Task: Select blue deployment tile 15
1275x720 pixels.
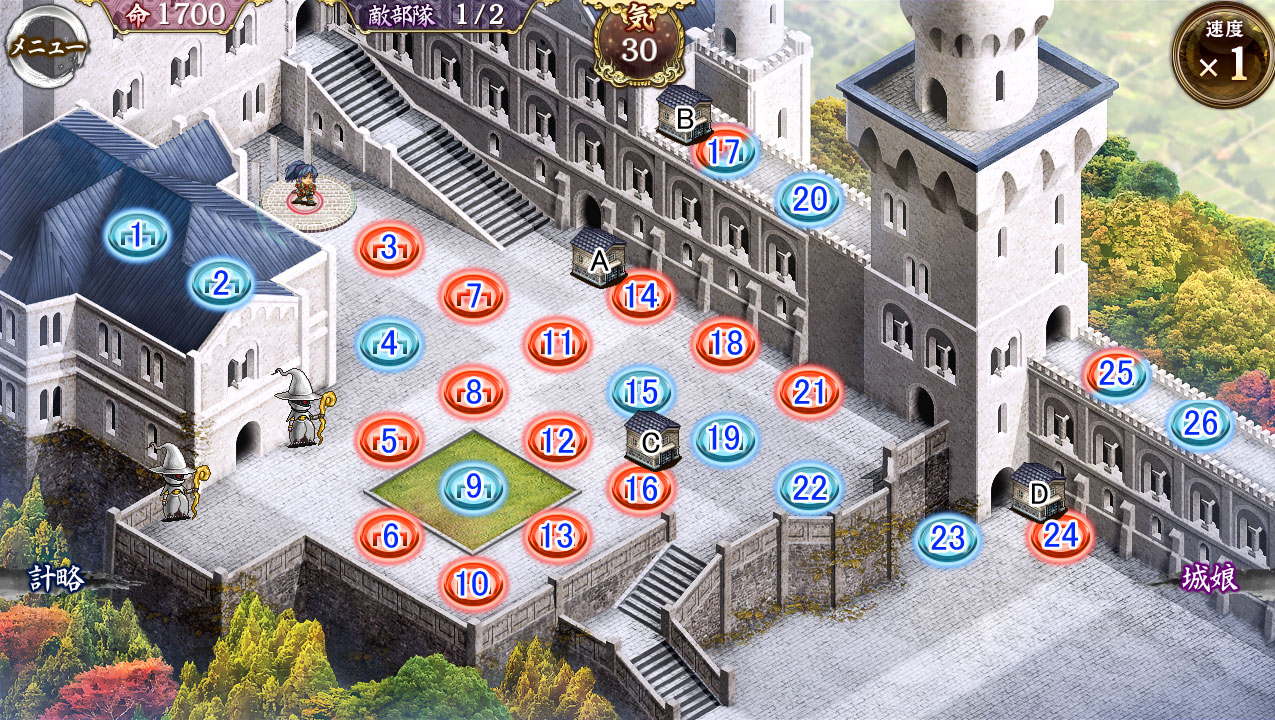Action: point(642,391)
